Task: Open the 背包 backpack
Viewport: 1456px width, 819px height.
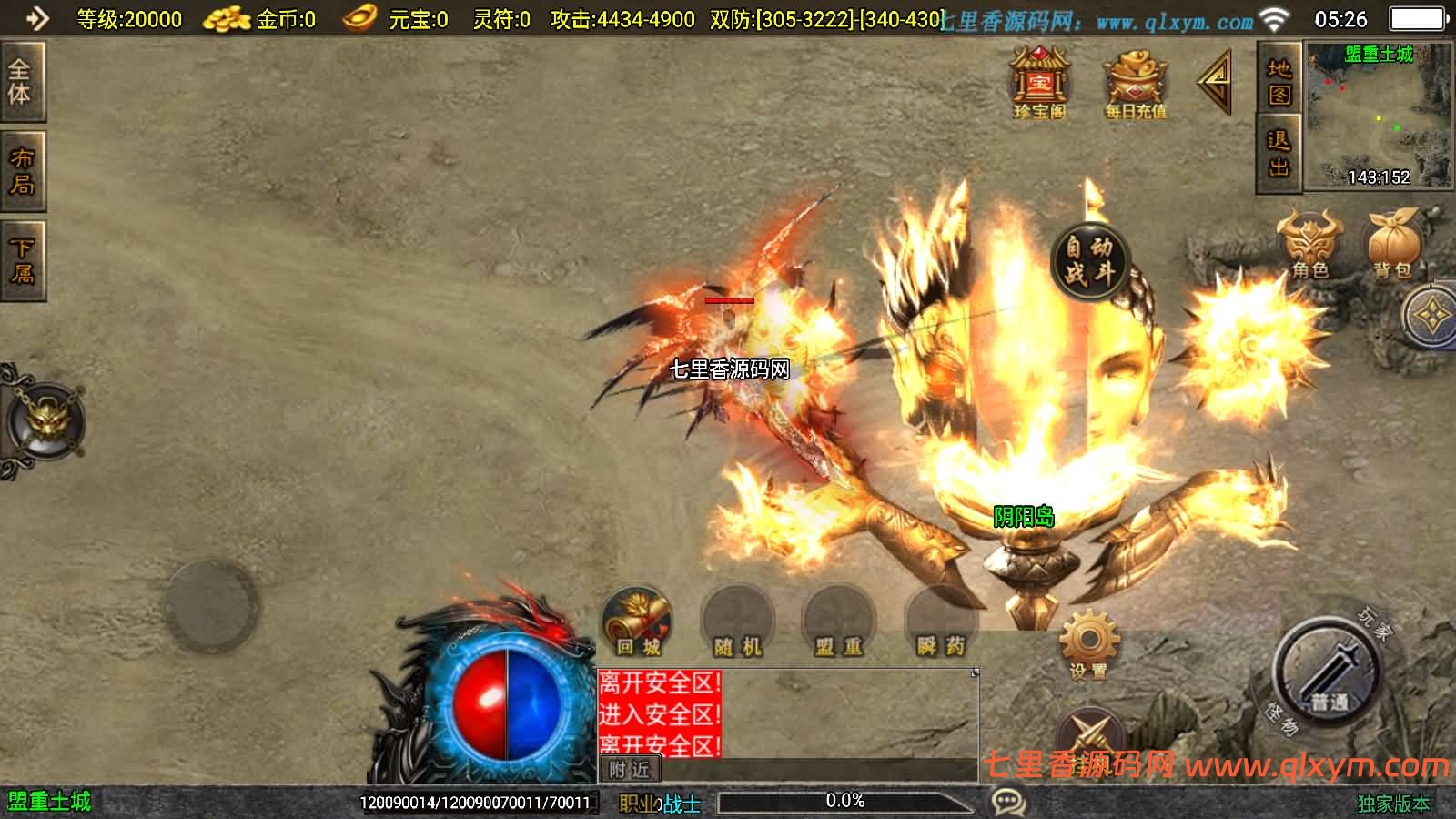Action: click(x=1387, y=243)
